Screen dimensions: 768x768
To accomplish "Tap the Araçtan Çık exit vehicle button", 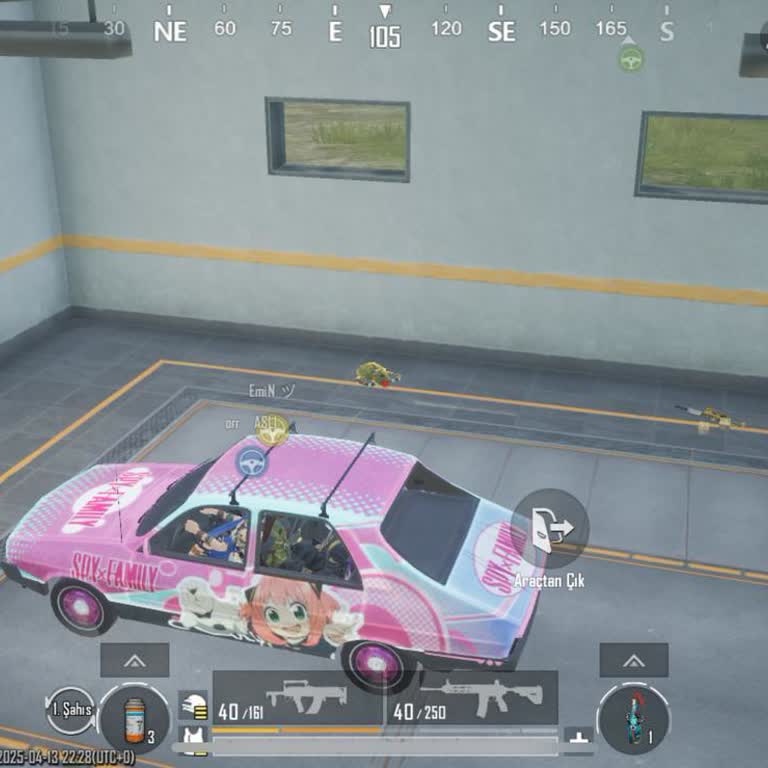I will point(549,529).
